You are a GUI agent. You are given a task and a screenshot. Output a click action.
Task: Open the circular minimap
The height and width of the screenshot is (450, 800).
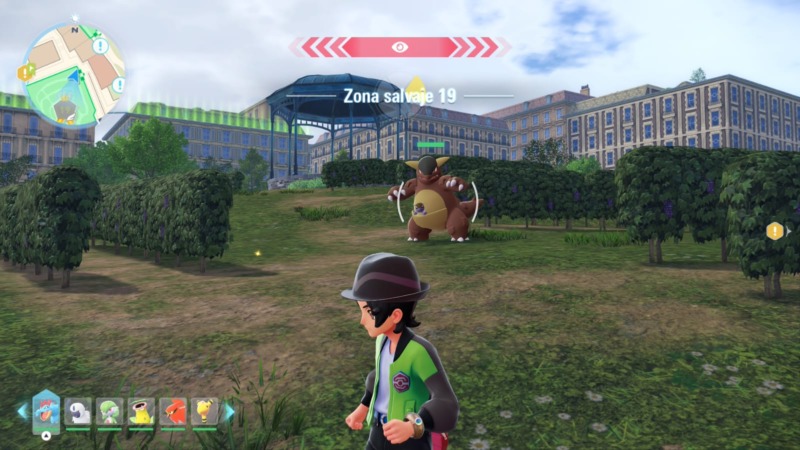[x=73, y=75]
